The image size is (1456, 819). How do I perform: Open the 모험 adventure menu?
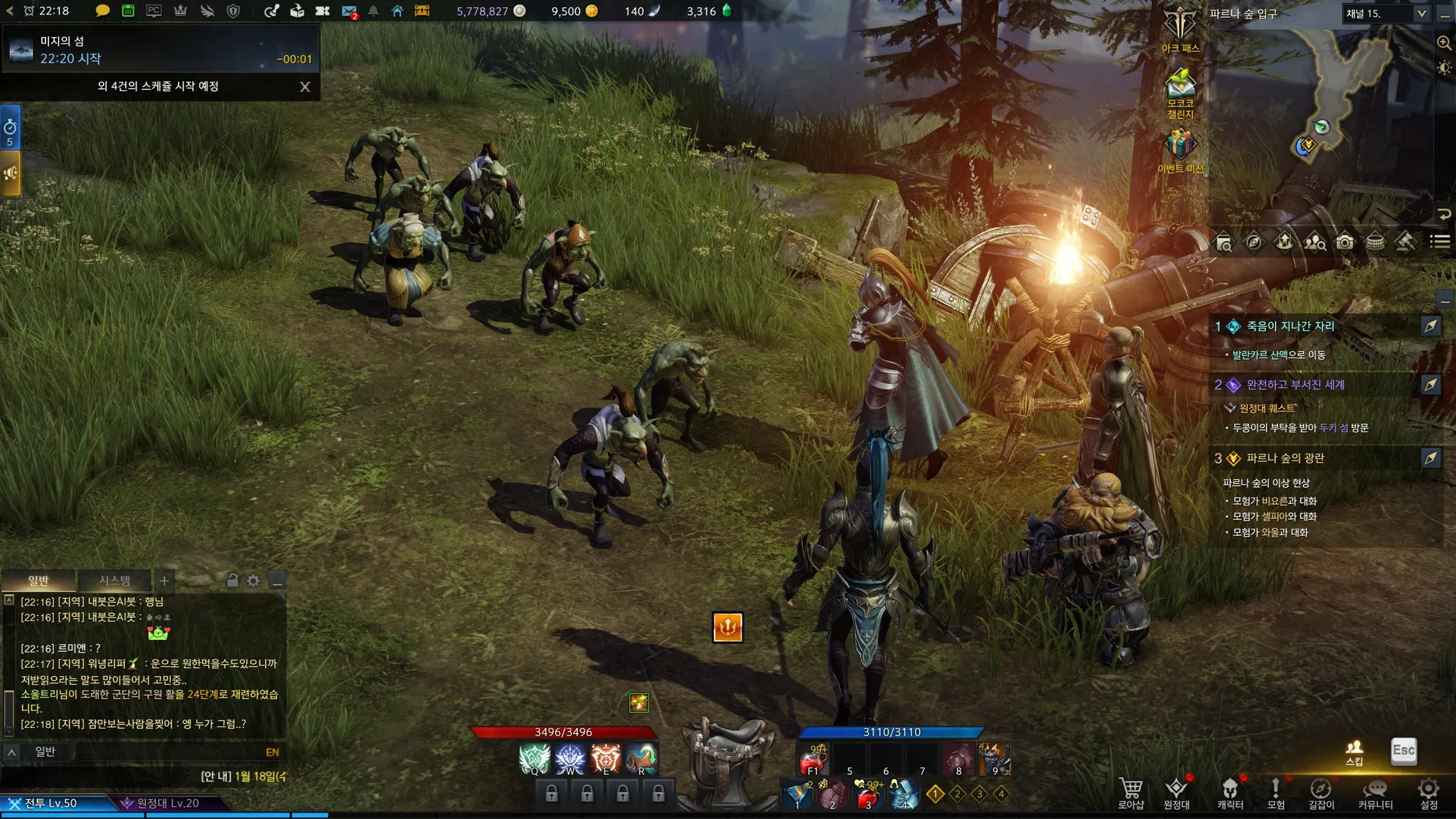click(1275, 792)
